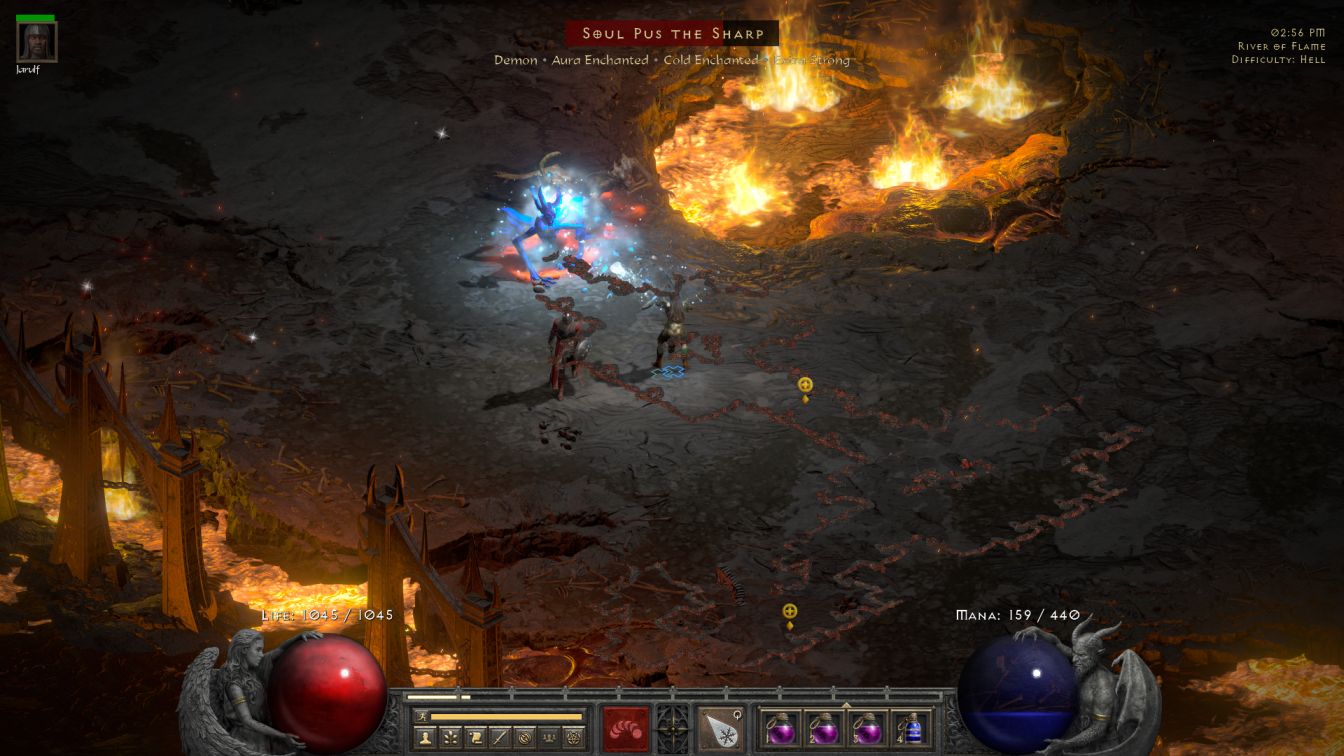The width and height of the screenshot is (1344, 756).
Task: Open the game menu pentagram button
Action: 574,738
